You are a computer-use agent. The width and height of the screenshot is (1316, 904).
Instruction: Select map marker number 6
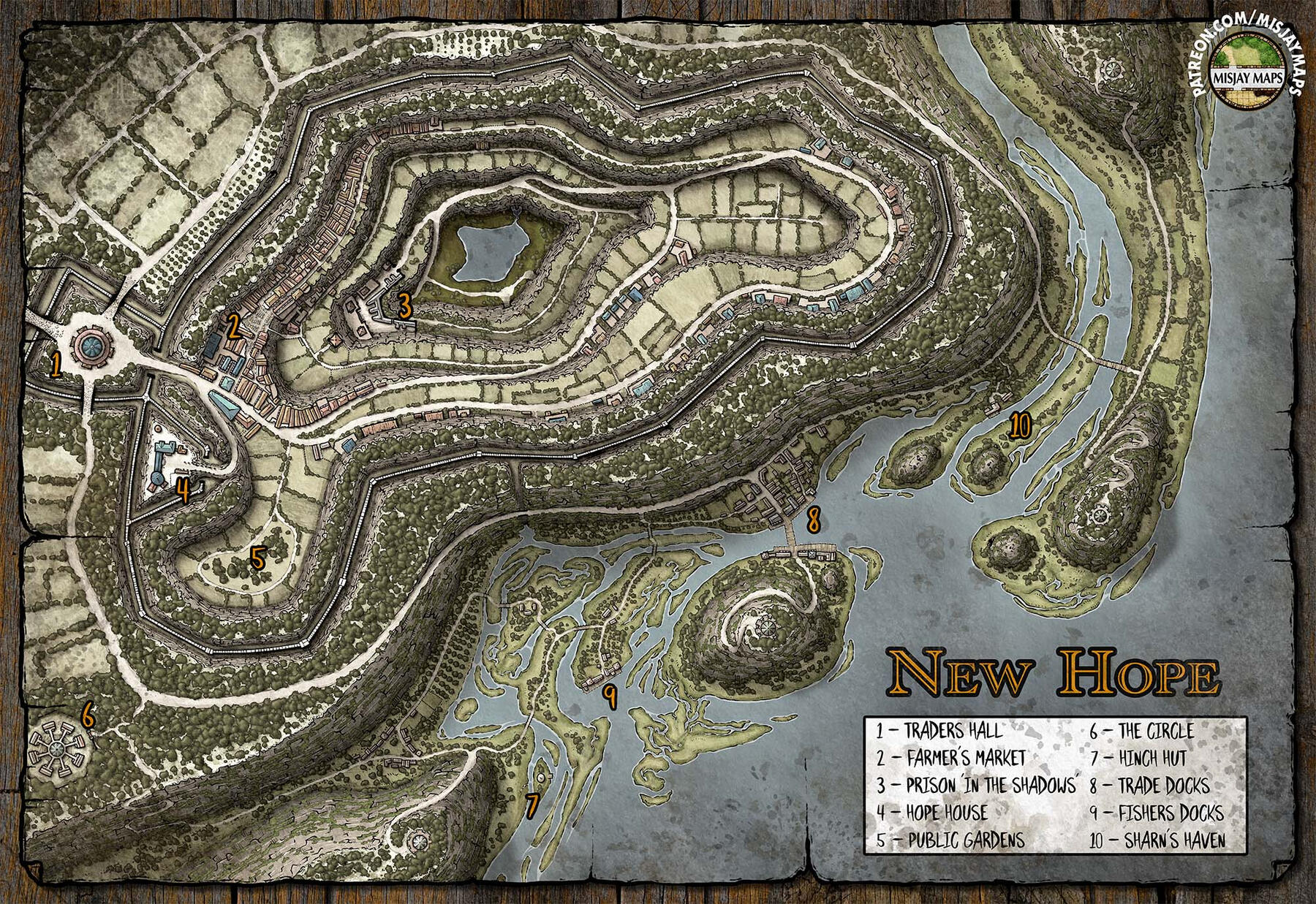[88, 714]
